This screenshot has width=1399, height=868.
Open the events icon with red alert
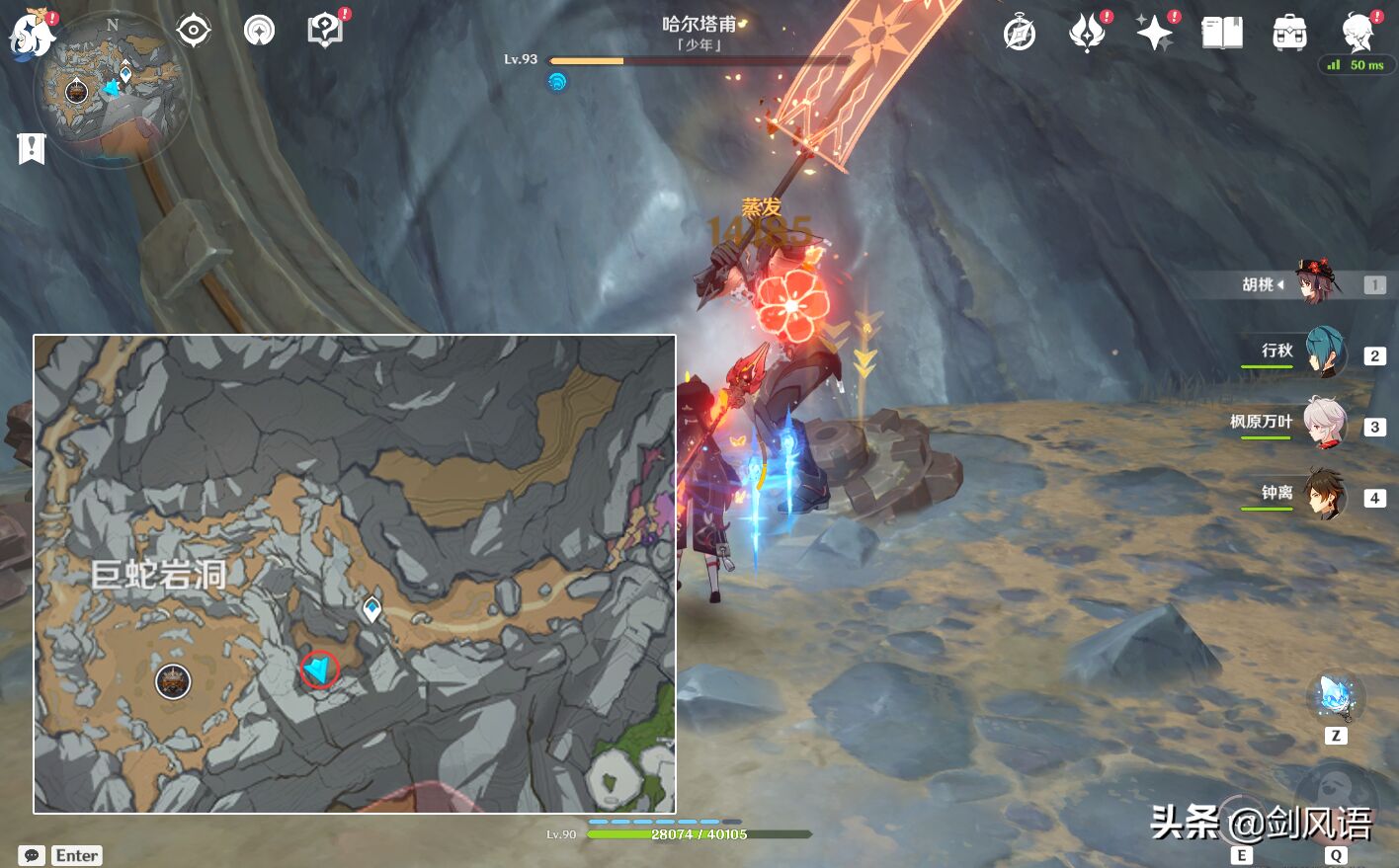(x=1087, y=34)
